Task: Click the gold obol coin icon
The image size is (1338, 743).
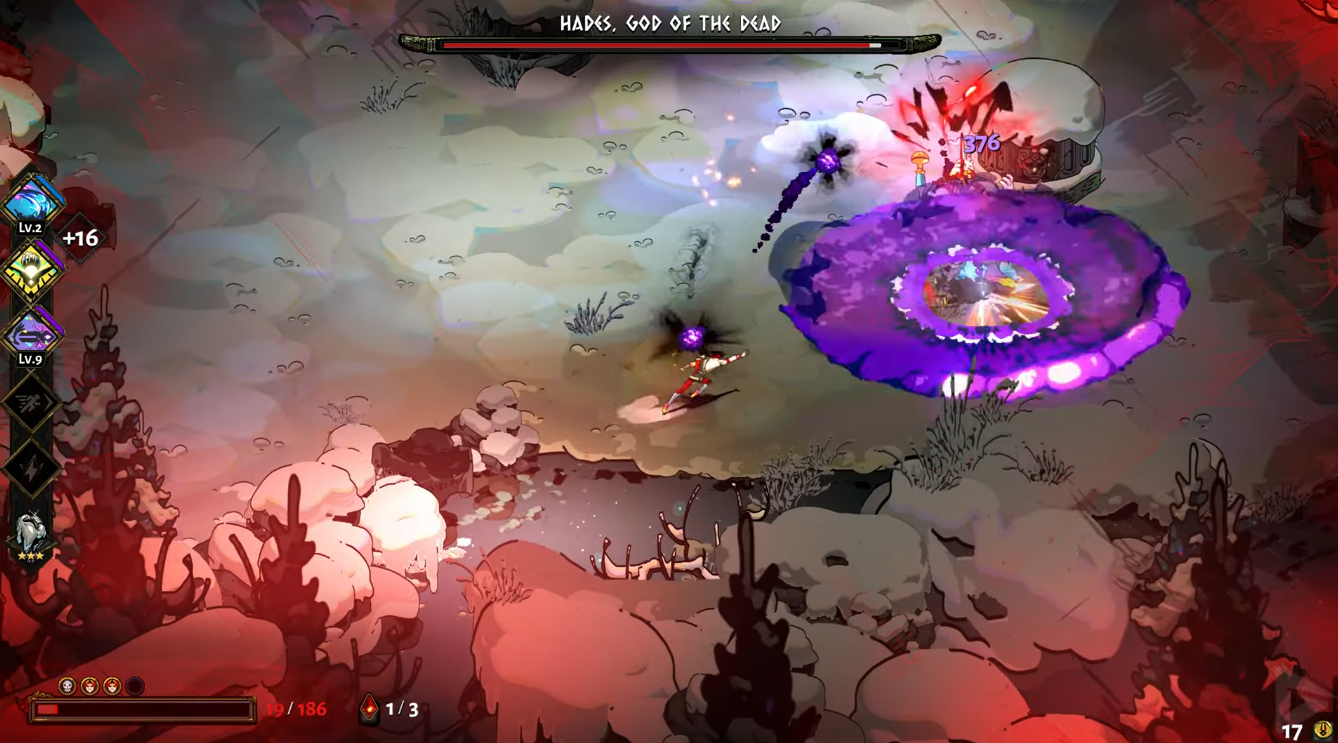Action: pos(1322,731)
